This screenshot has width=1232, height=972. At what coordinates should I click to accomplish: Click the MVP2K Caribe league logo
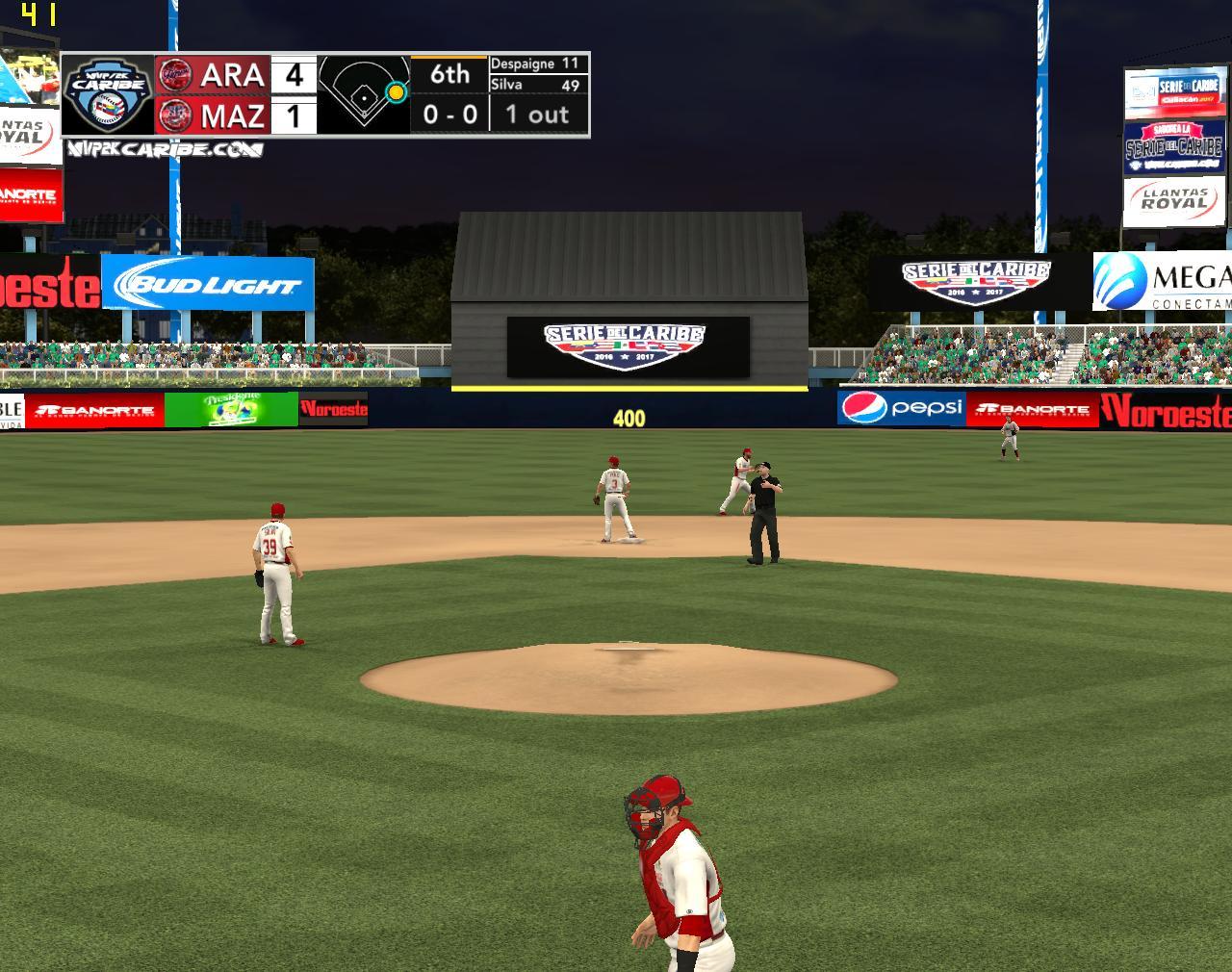[107, 93]
